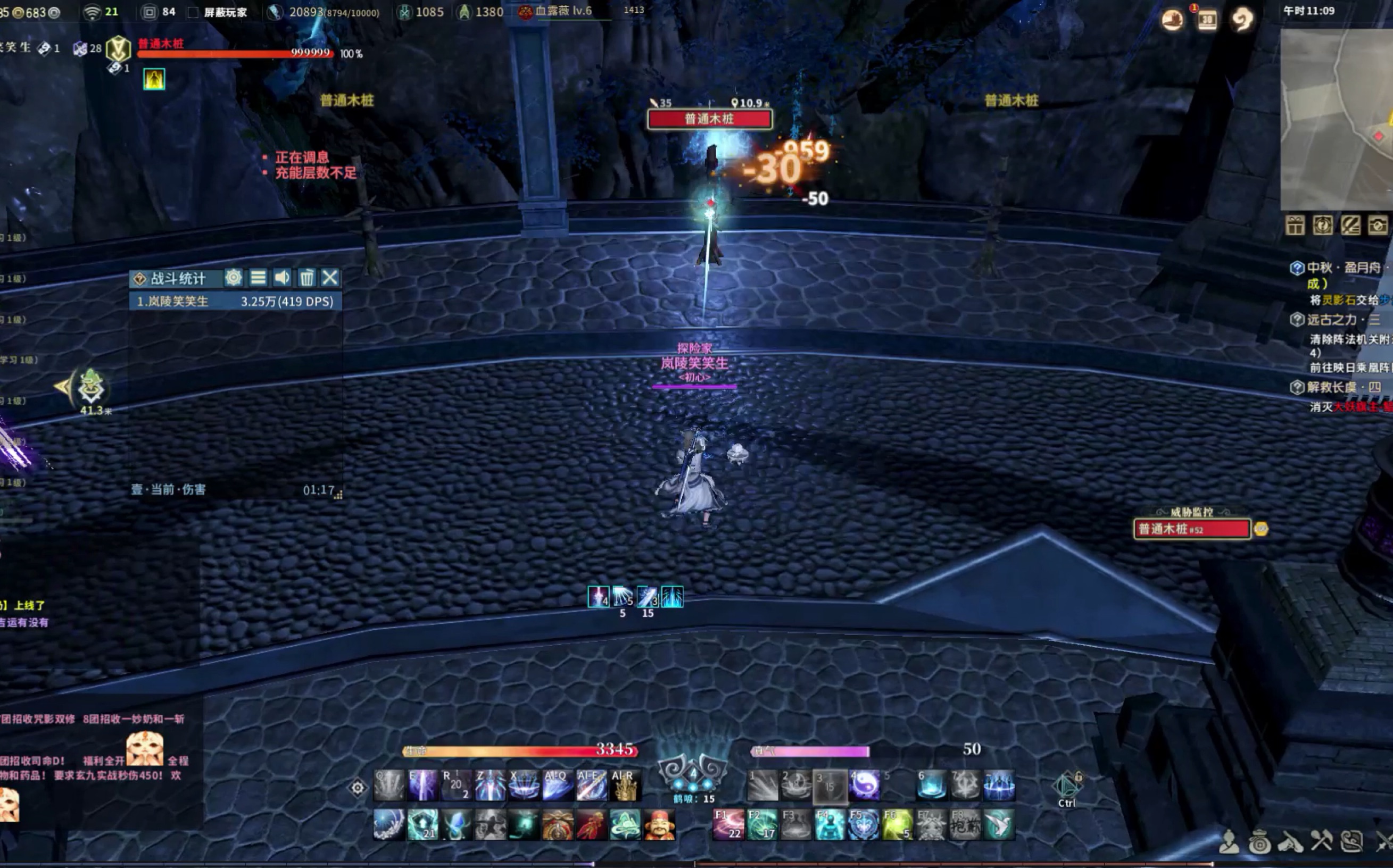Open the skill bar gear settings
This screenshot has height=868, width=1393.
click(357, 788)
